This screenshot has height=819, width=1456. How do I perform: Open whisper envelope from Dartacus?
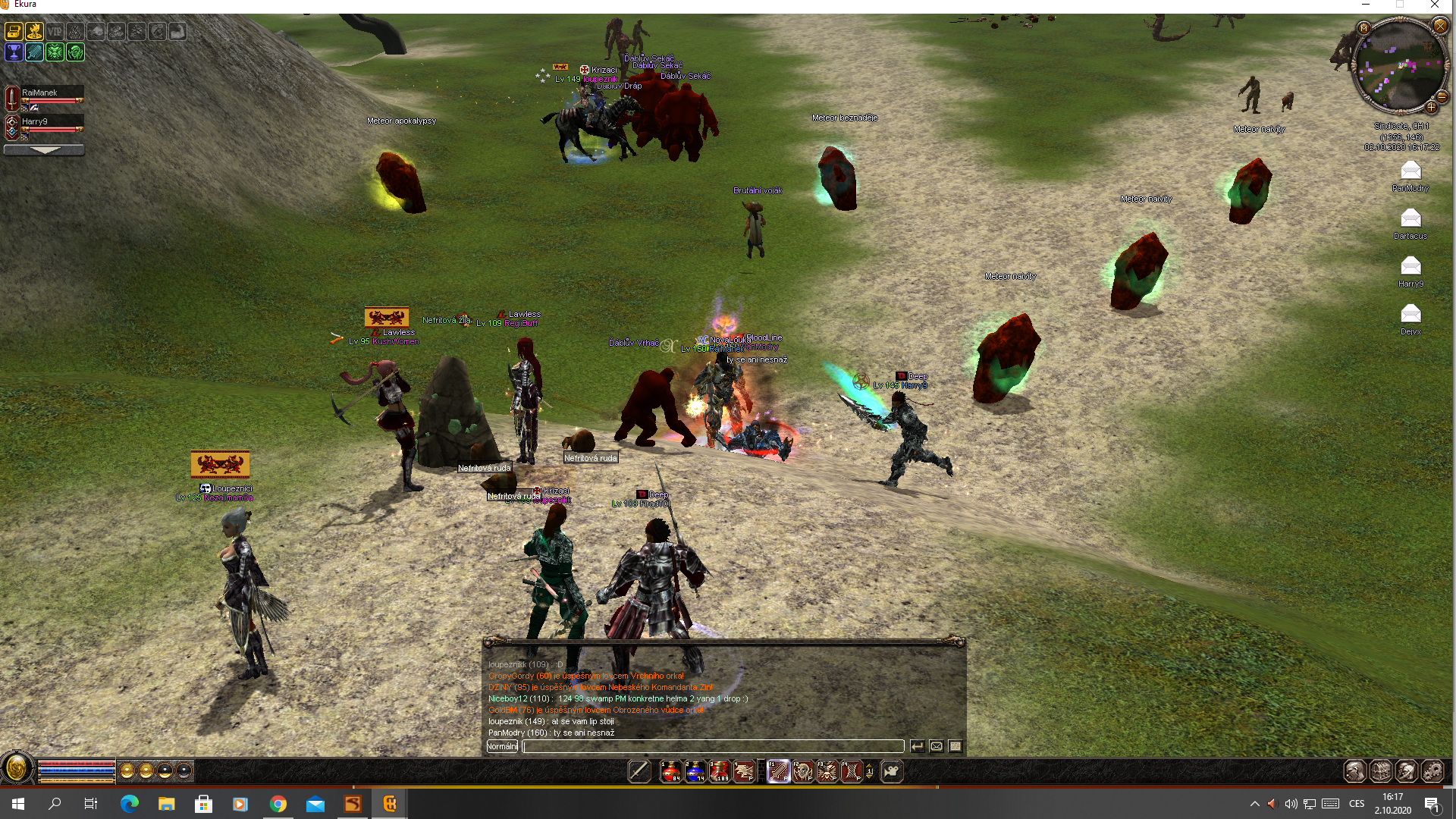(1410, 218)
